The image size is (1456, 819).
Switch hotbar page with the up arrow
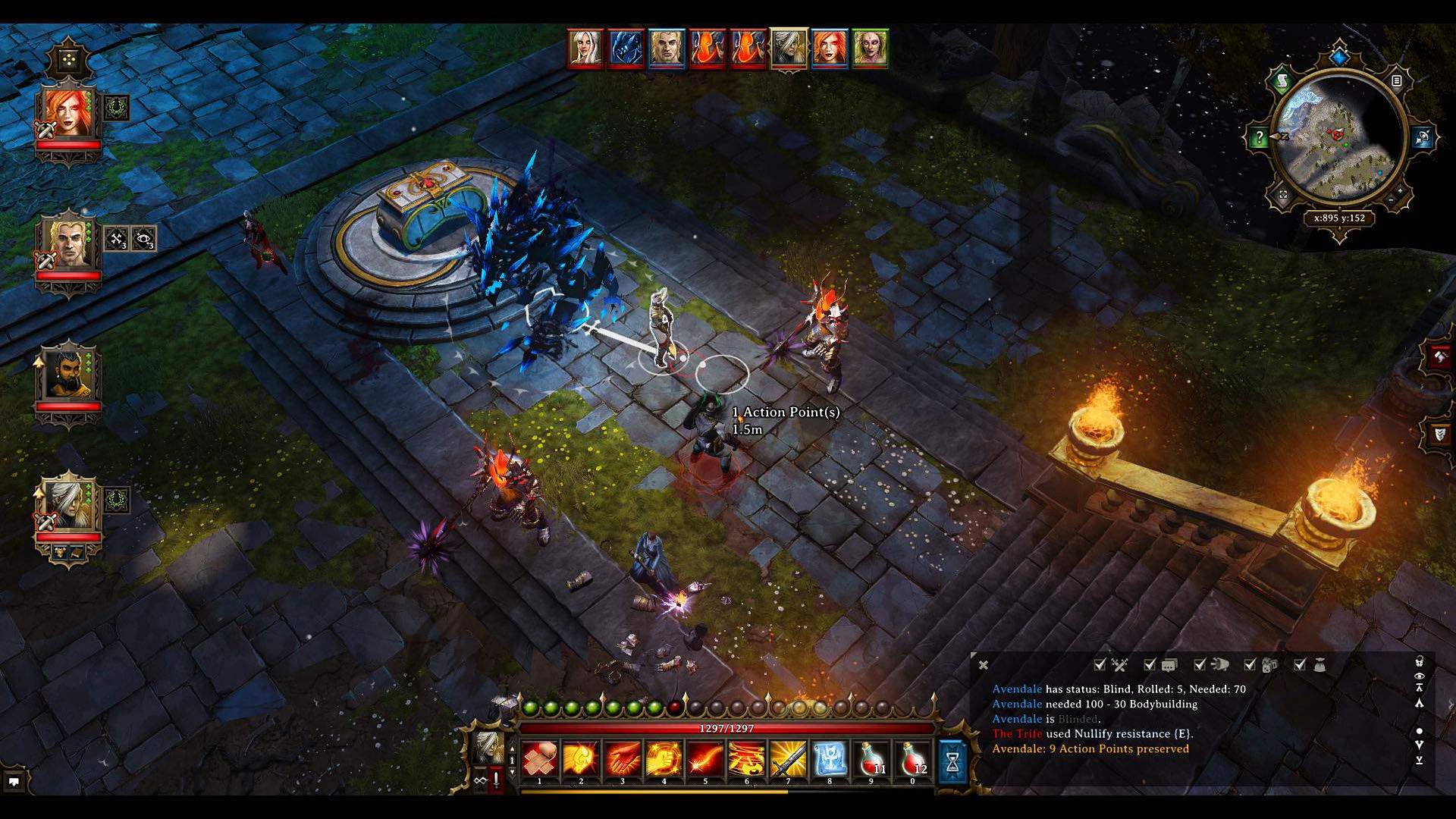tap(512, 749)
